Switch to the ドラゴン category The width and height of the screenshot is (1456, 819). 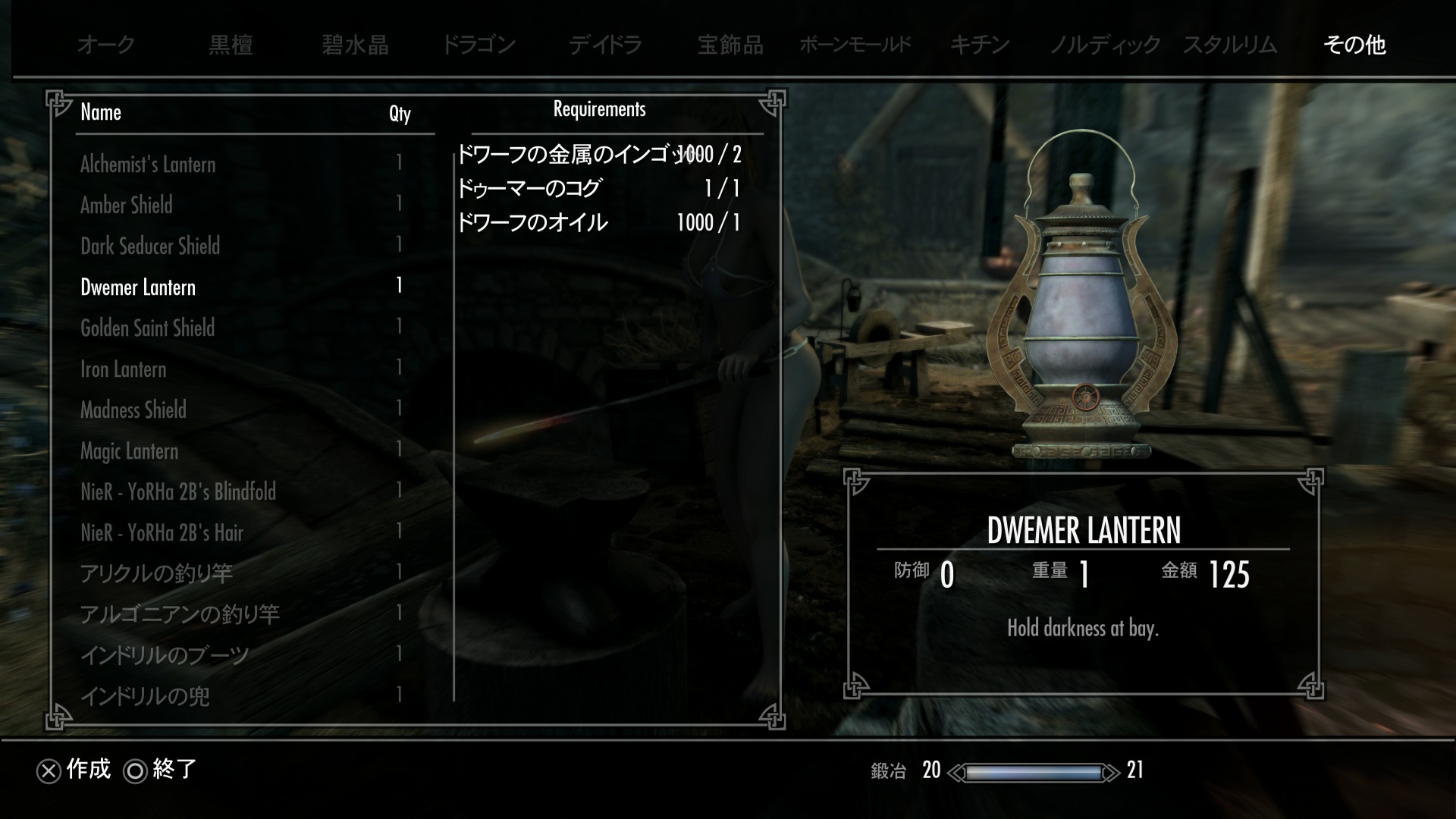(x=479, y=45)
